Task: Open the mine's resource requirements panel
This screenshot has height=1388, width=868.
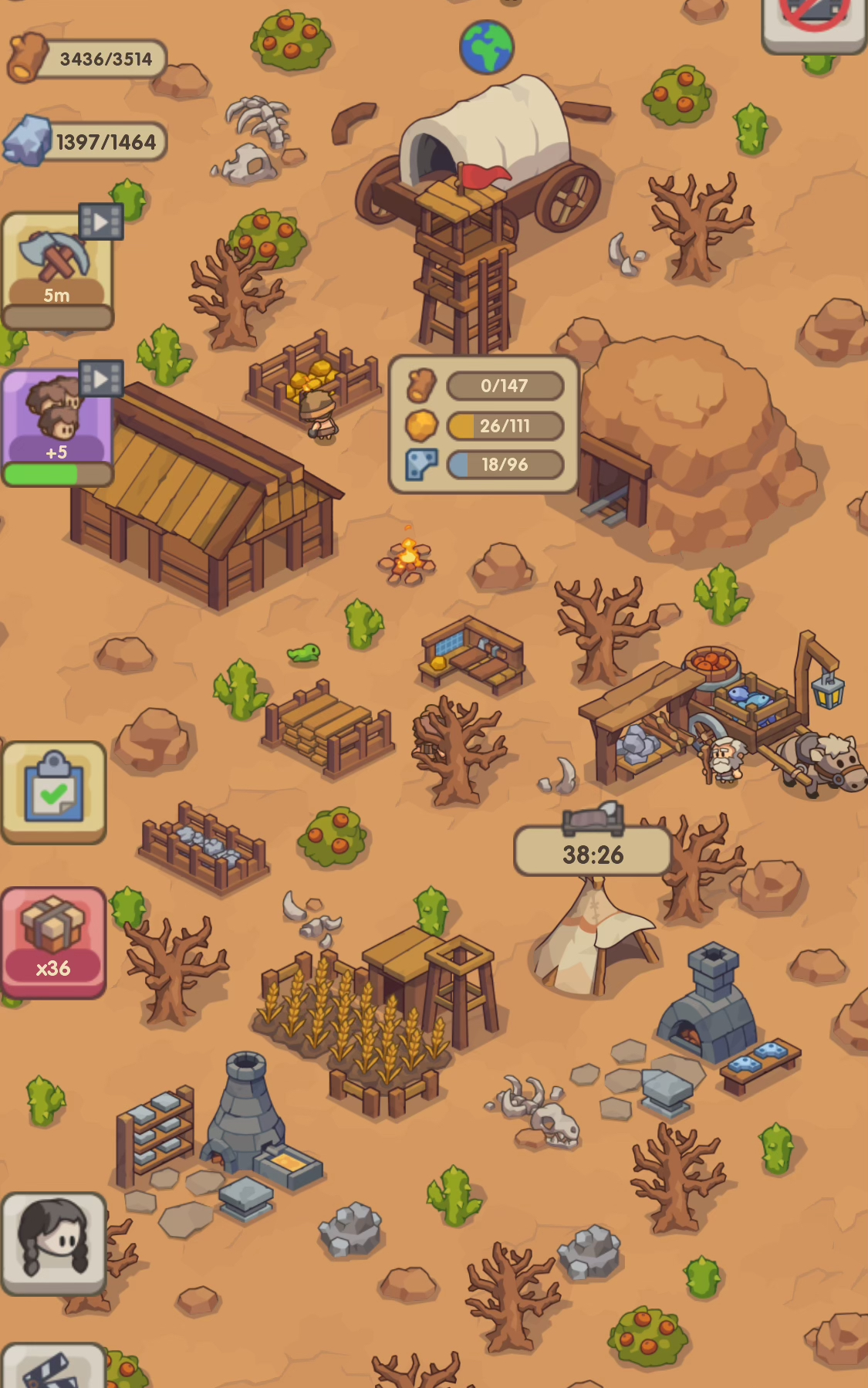Action: point(484,425)
